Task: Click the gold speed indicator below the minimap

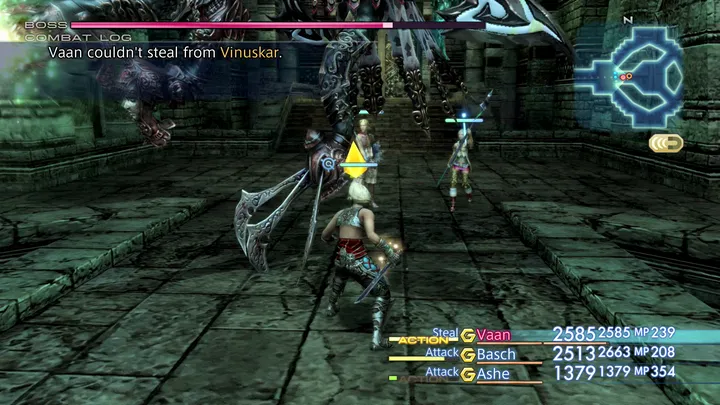Action: (x=665, y=143)
